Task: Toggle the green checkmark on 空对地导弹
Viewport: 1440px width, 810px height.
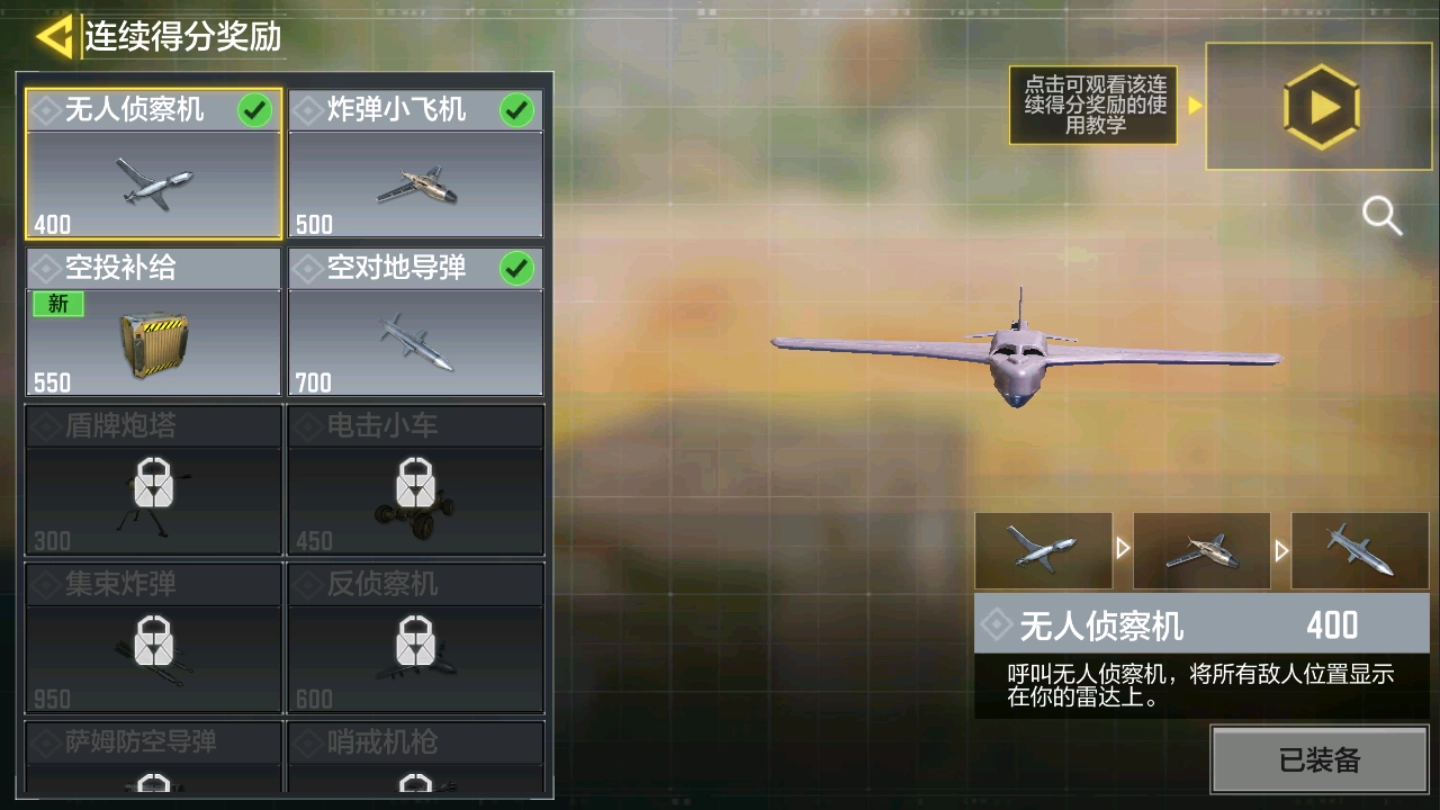Action: 516,266
